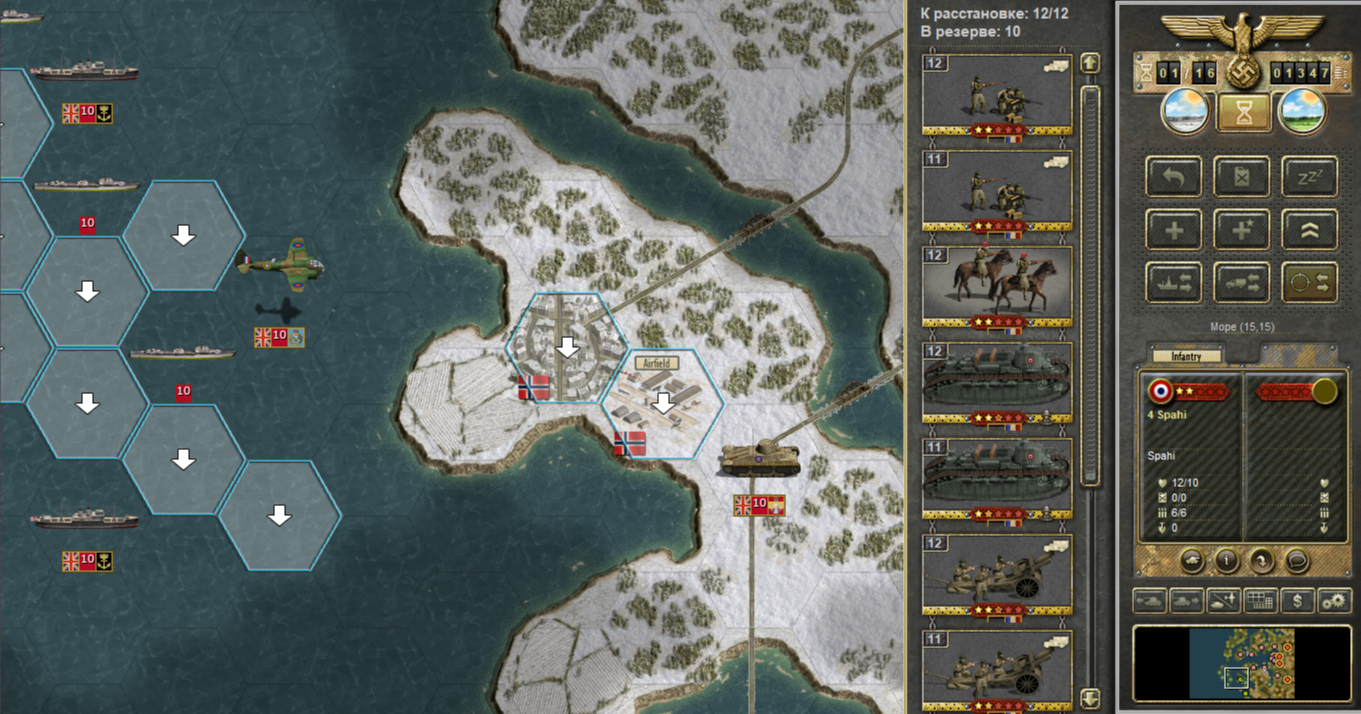Click the minimap

[1242, 664]
